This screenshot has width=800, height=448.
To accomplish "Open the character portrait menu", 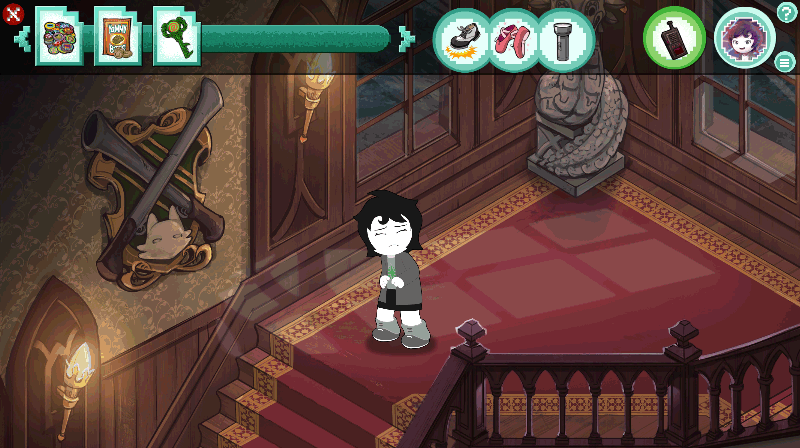I will (744, 39).
